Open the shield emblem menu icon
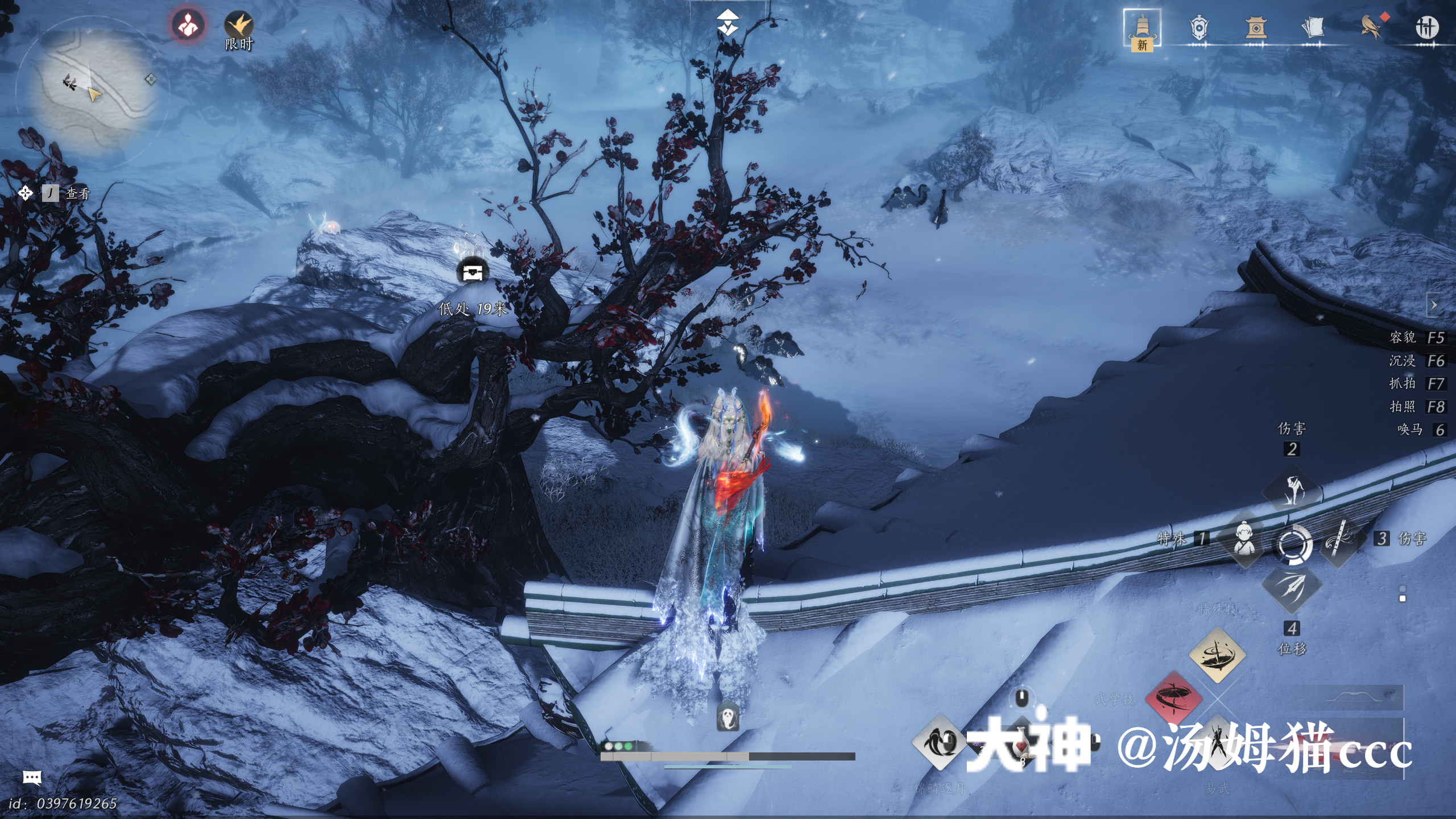 [1198, 28]
